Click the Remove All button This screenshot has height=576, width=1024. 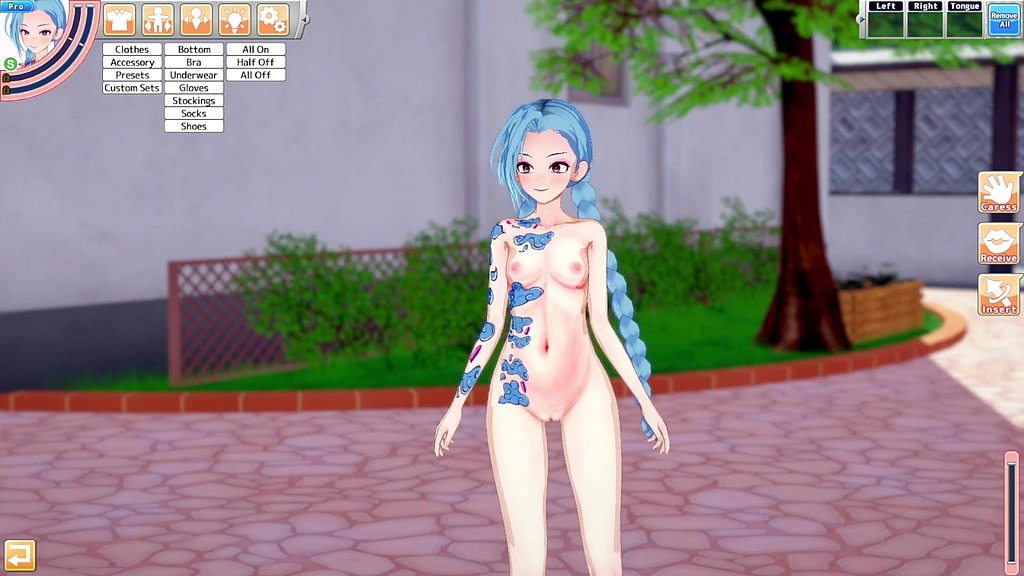1003,19
